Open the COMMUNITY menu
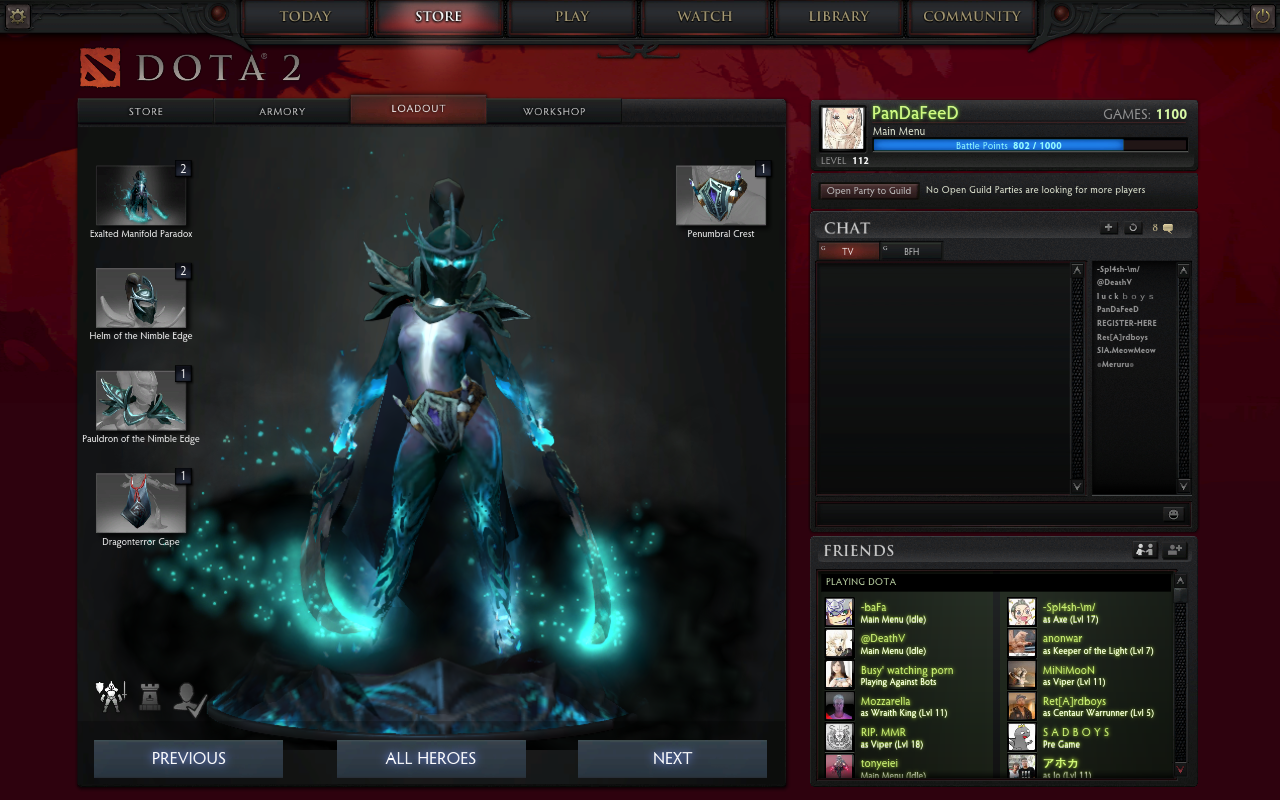The width and height of the screenshot is (1280, 800). pyautogui.click(x=971, y=17)
